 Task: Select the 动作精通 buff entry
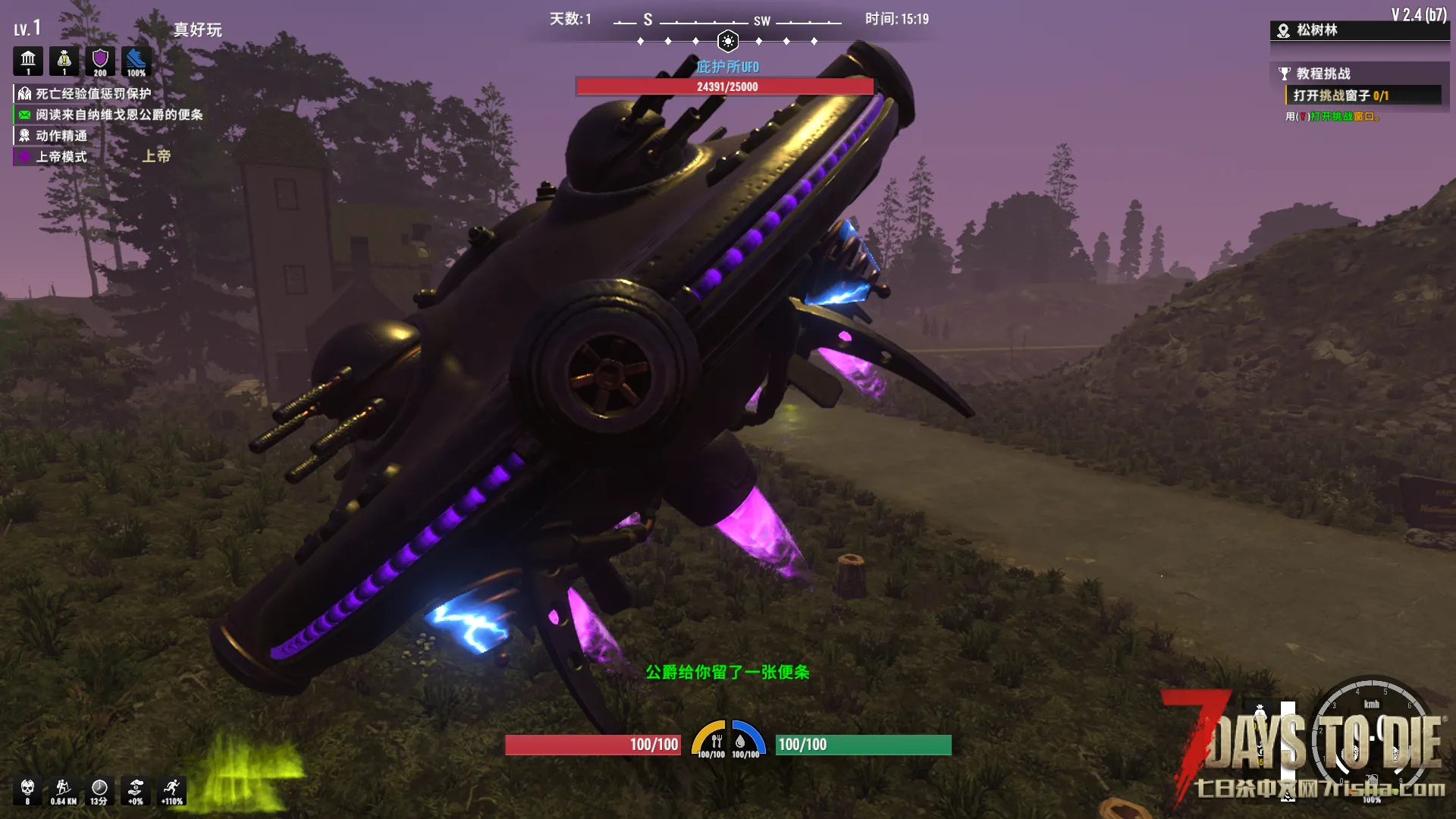coord(61,136)
